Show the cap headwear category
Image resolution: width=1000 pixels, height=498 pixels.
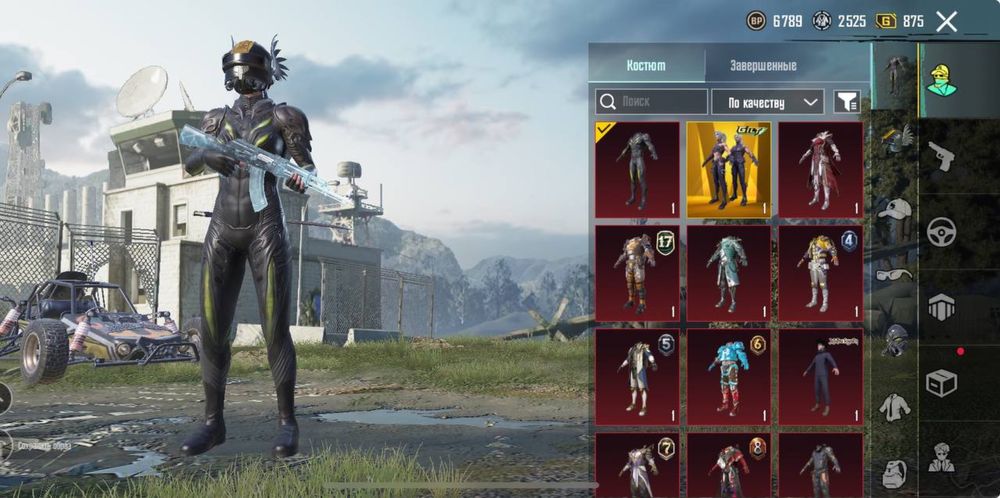point(895,209)
